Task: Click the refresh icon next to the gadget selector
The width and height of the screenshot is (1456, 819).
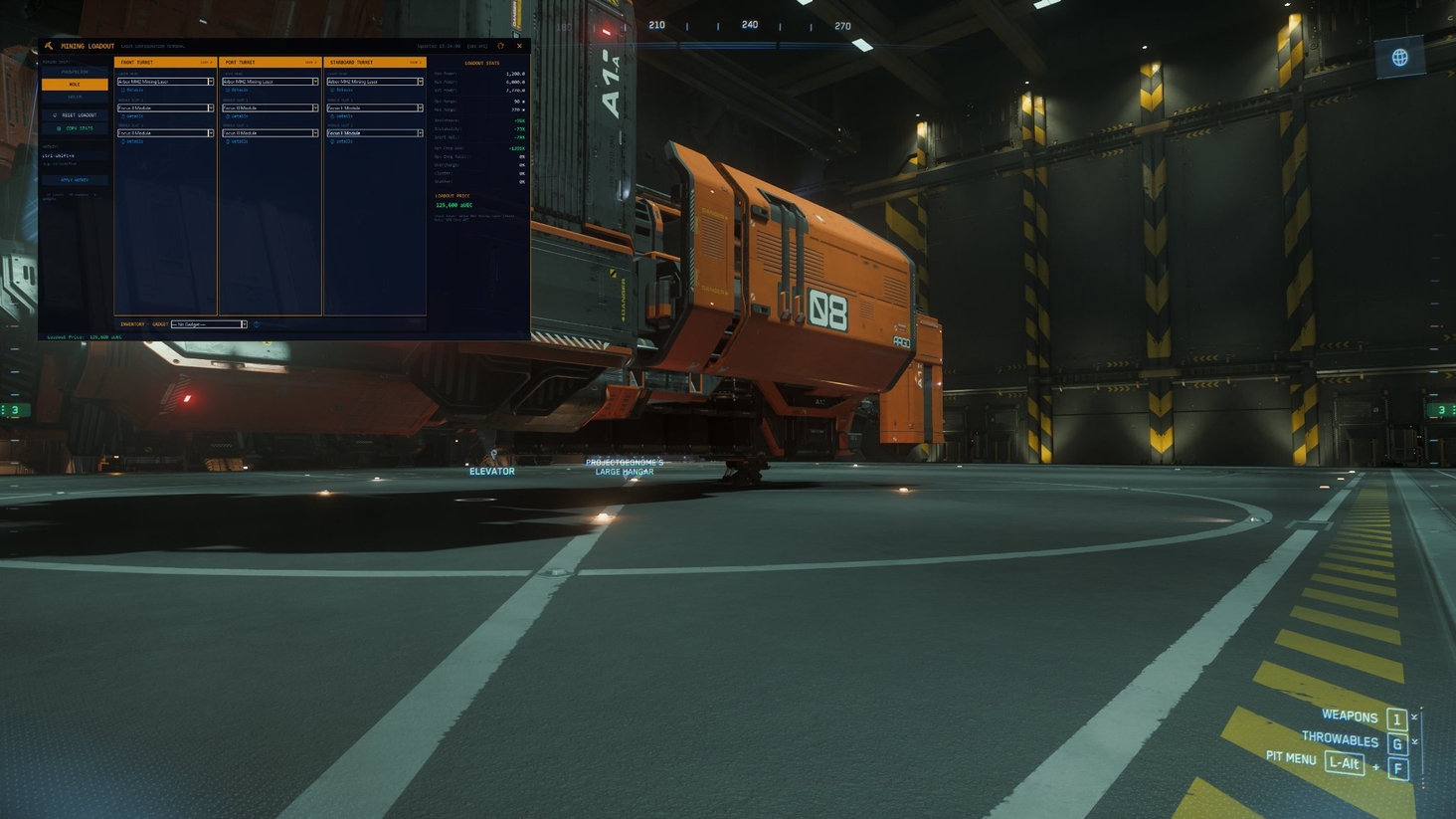Action: tap(257, 324)
